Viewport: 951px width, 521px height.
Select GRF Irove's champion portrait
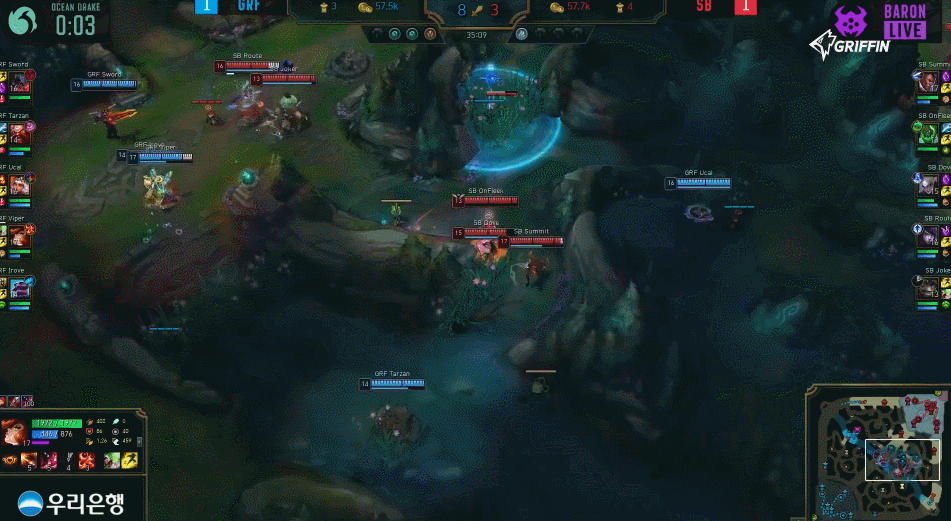[x=19, y=288]
